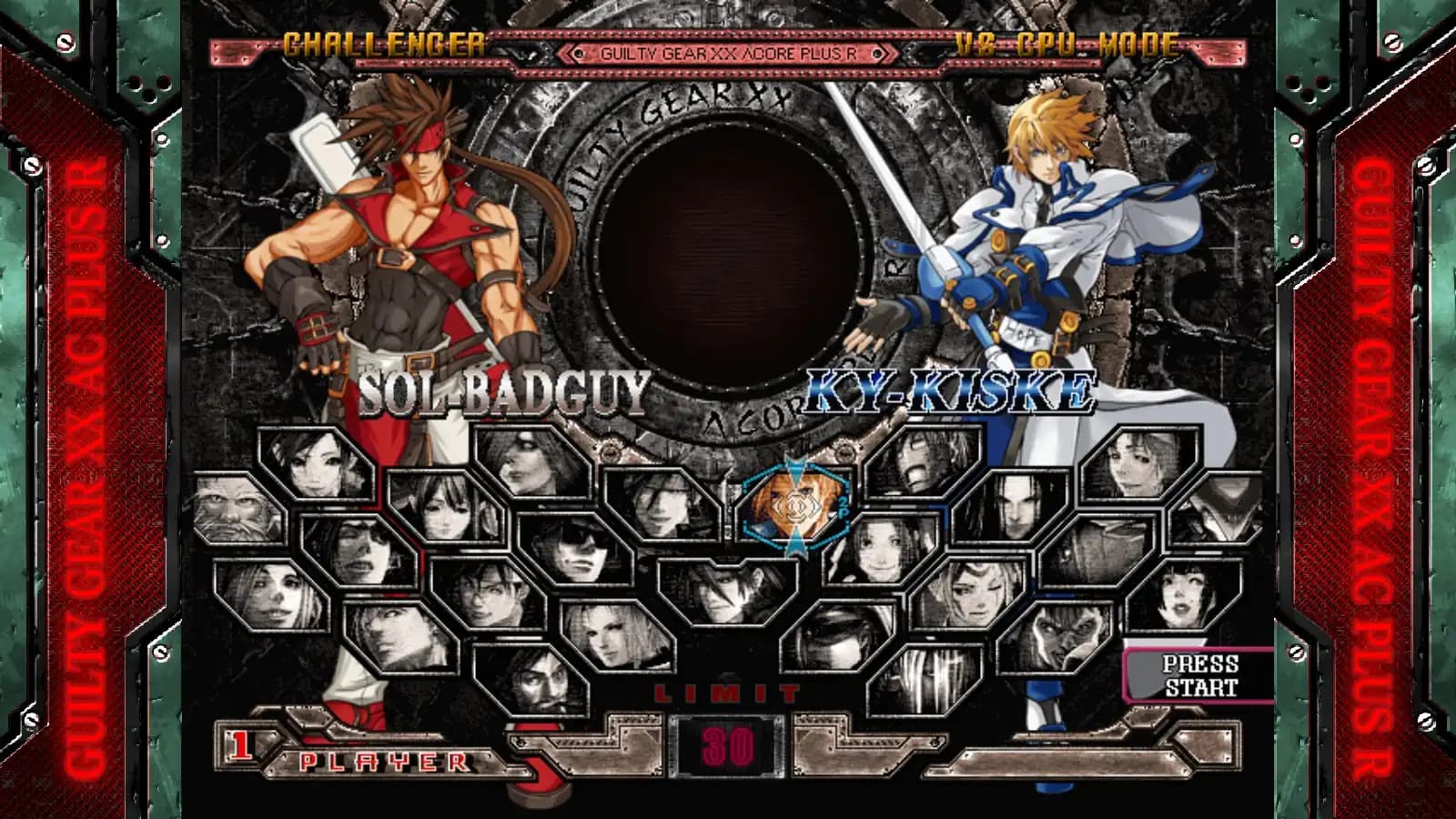Select Johnny's sunglasses portrait
Screen dimensions: 1456x819
578,548
